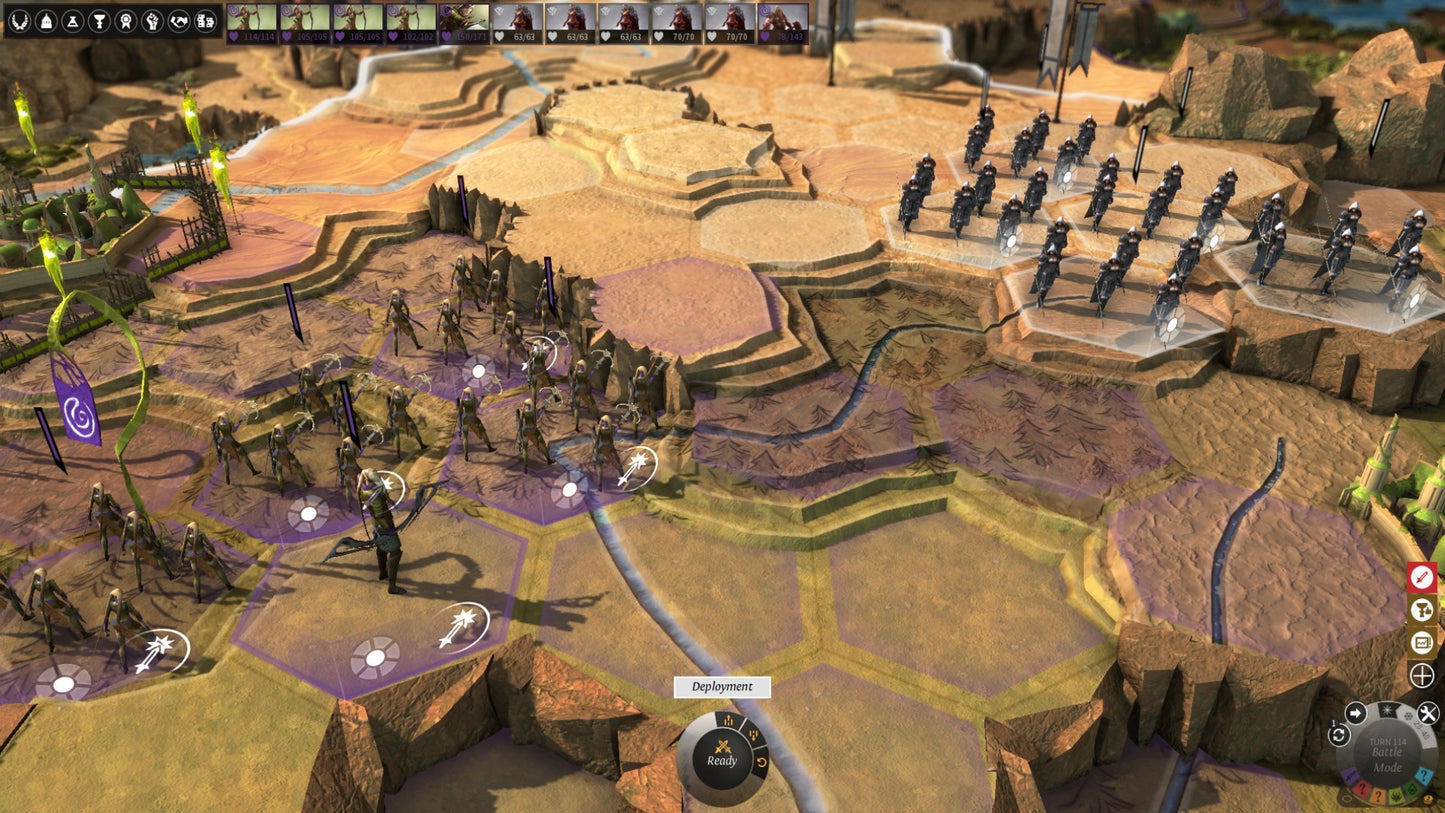Toggle the sun visibility icon bottom right
Screen dimensions: 1445x813
coord(1389,710)
